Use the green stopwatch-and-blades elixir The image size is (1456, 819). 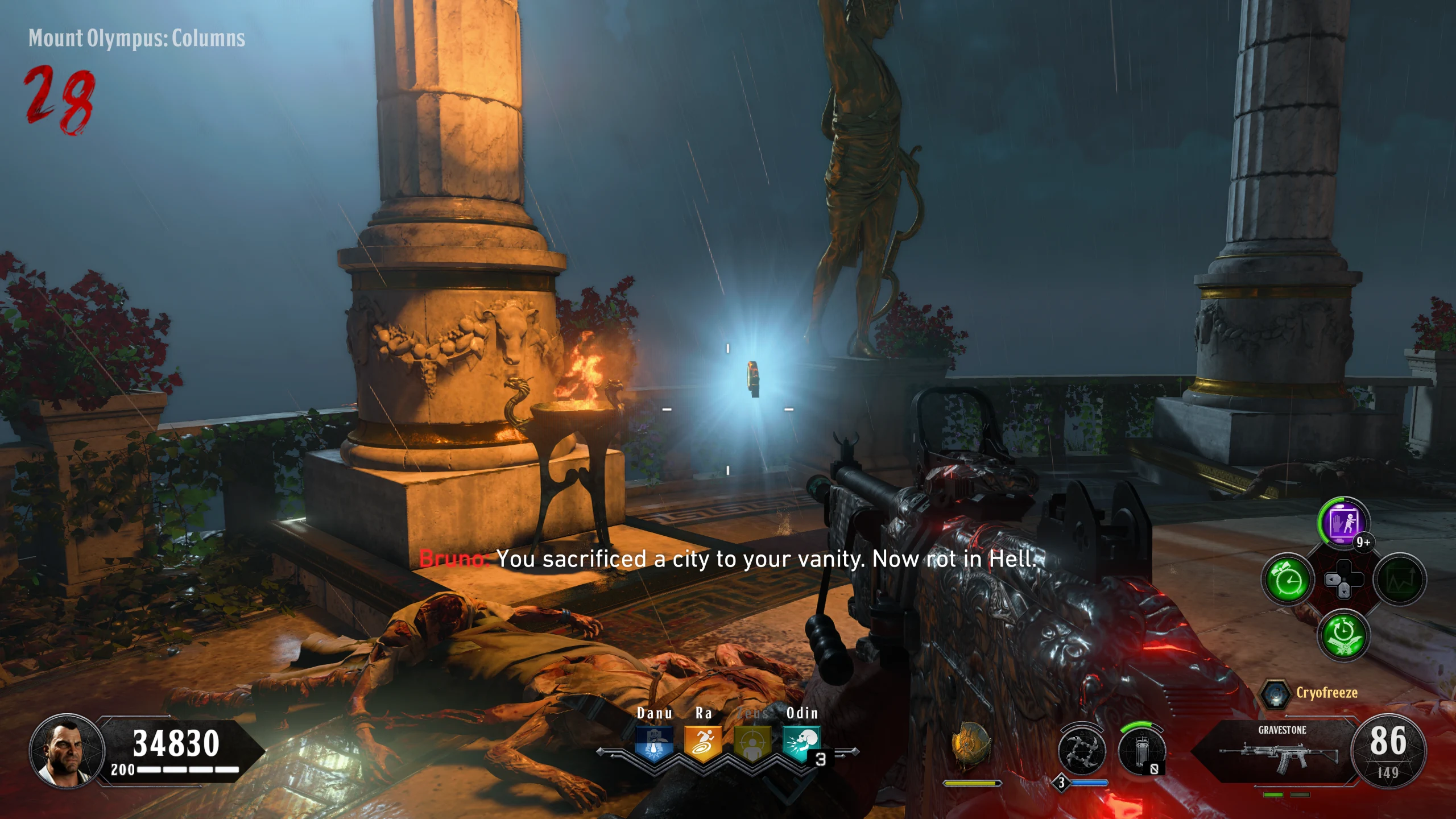click(1343, 635)
